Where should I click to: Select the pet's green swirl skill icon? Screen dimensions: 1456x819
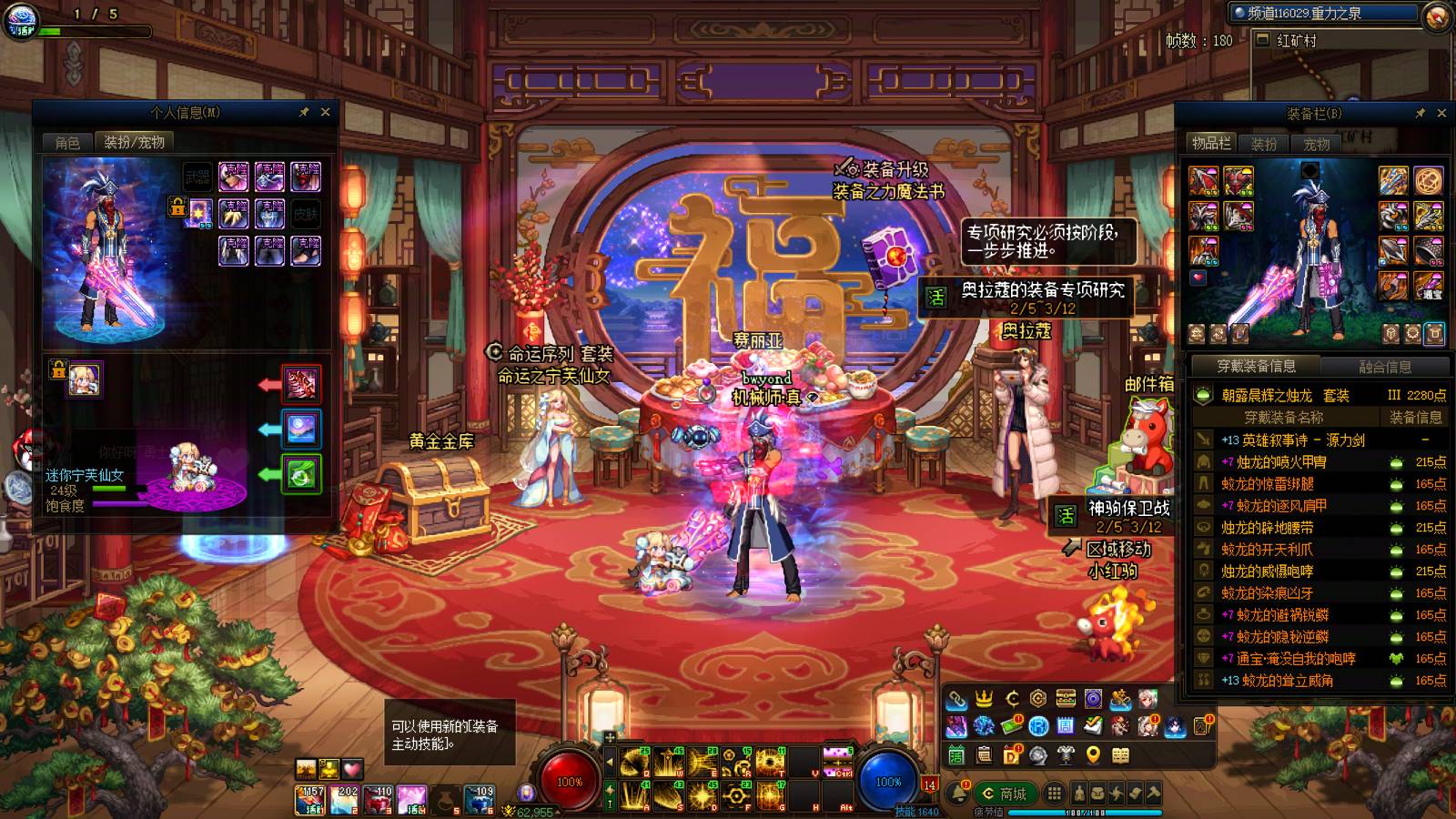click(302, 474)
